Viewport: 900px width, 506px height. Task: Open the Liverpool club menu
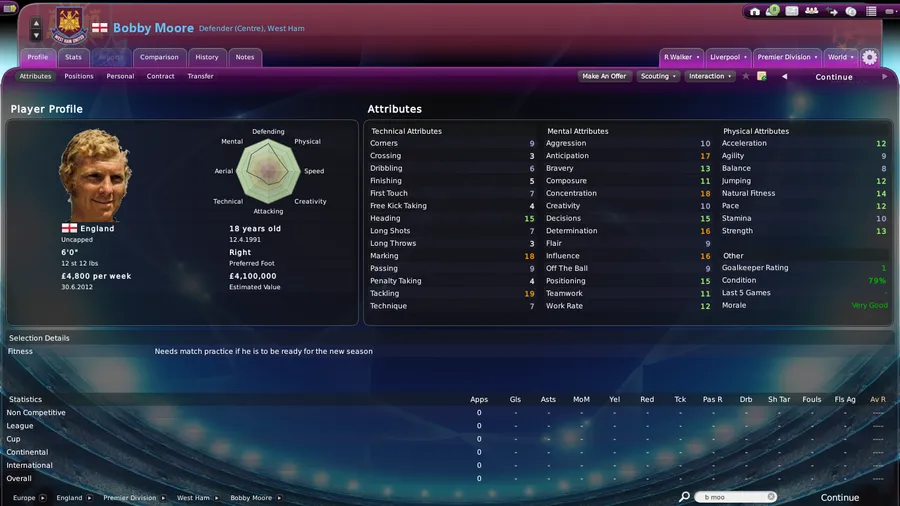(x=726, y=57)
